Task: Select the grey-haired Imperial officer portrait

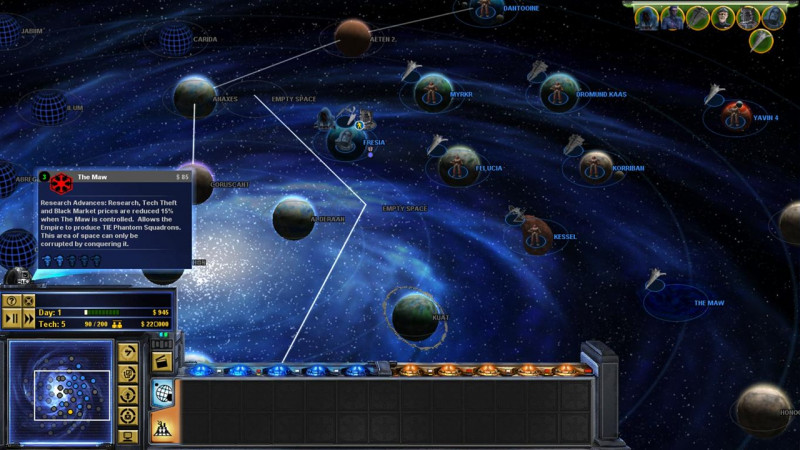Action: (722, 17)
